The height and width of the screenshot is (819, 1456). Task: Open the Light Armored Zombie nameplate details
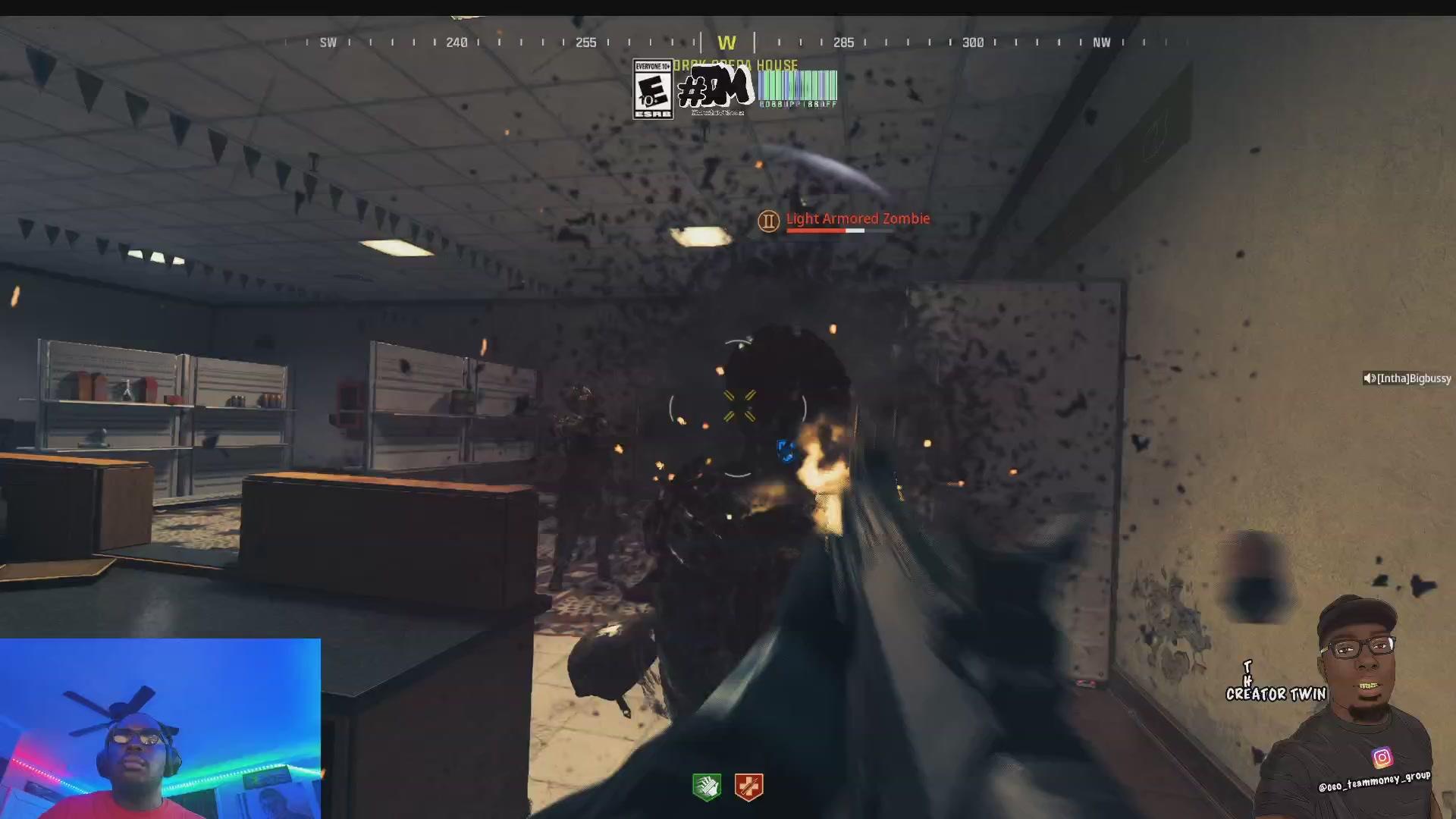click(858, 218)
